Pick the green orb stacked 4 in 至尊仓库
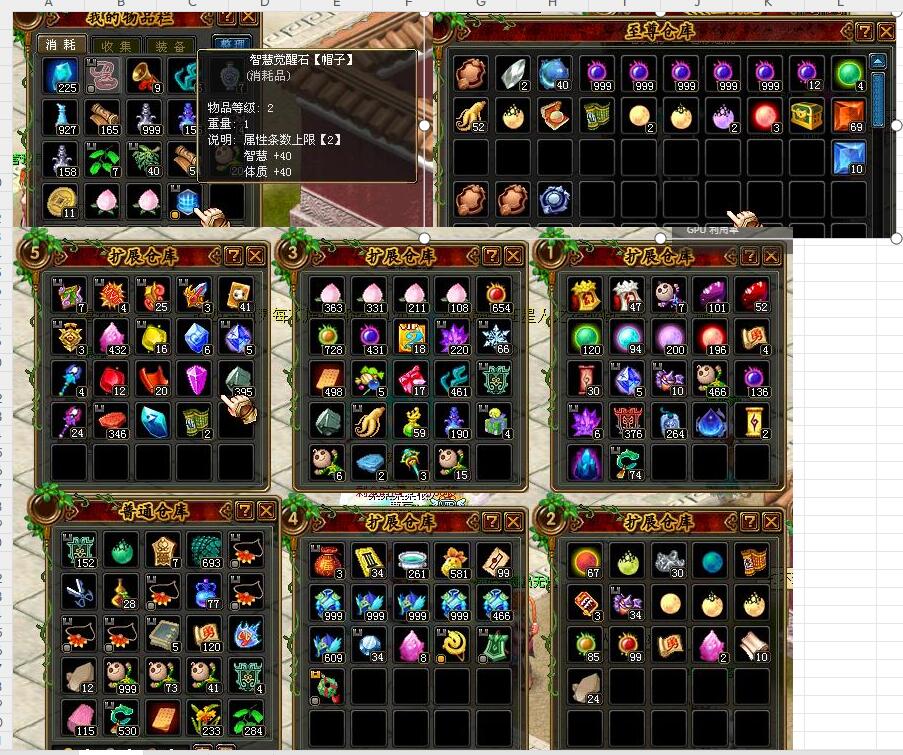The width and height of the screenshot is (903, 755). [x=848, y=74]
